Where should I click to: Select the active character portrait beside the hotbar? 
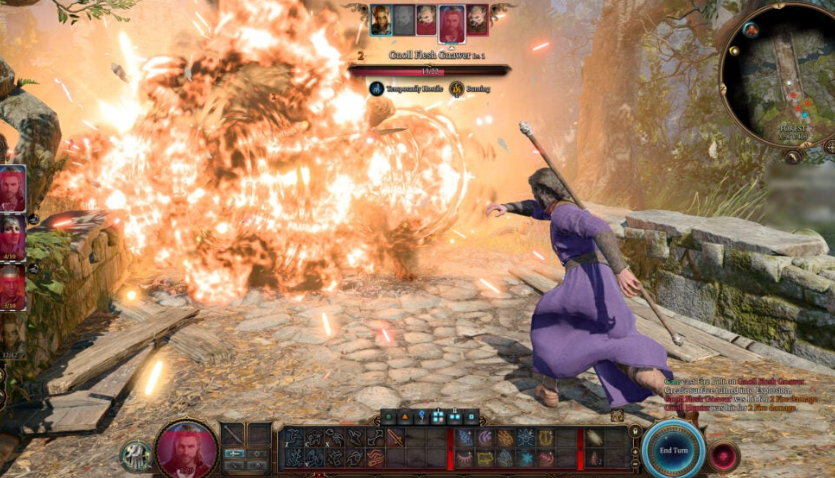coord(185,449)
